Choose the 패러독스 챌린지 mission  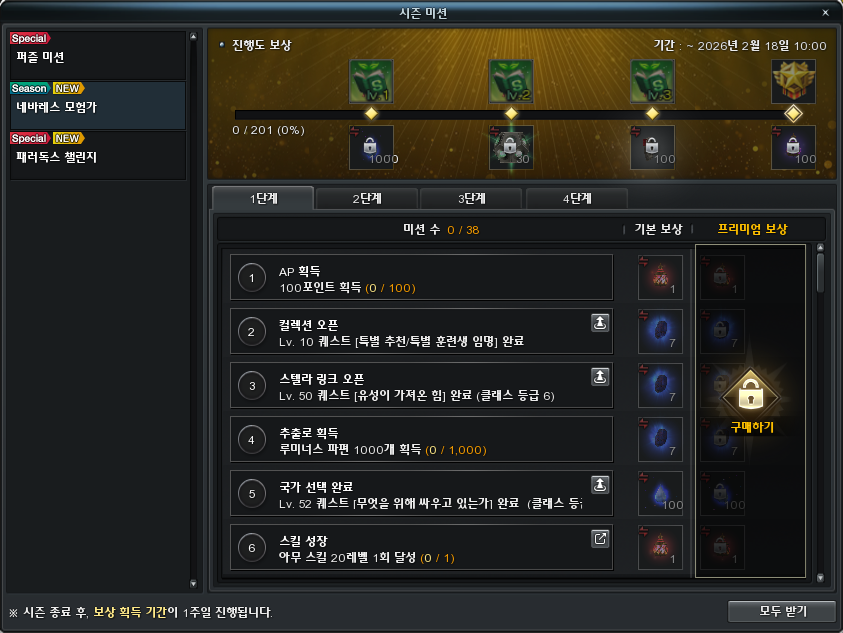tap(97, 155)
